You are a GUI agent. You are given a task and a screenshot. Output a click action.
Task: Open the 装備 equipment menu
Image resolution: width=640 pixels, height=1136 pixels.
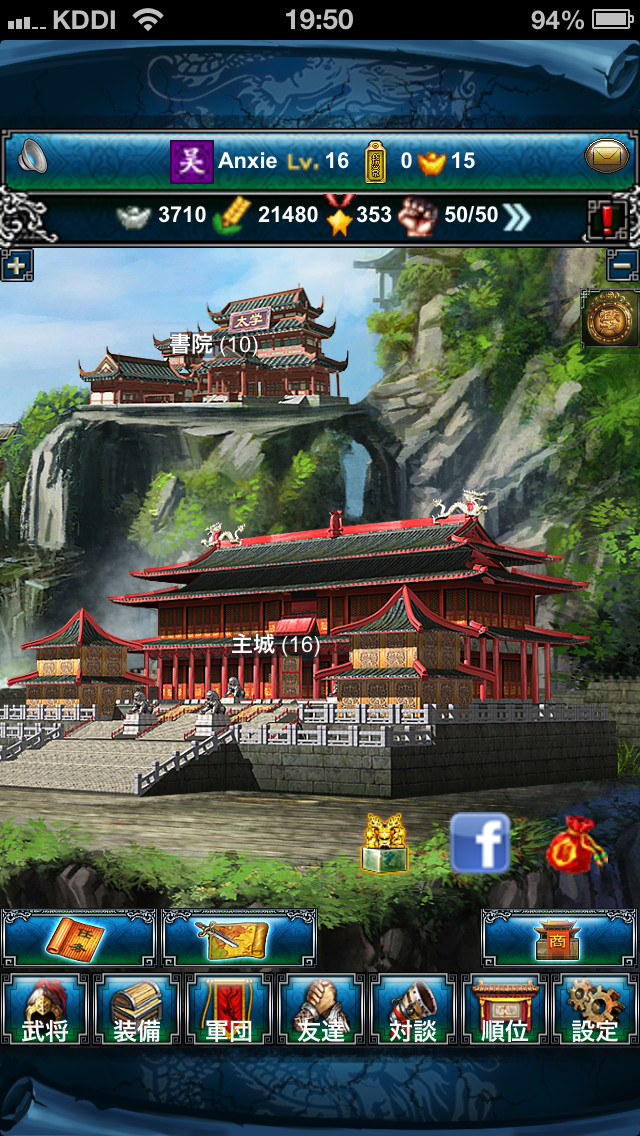[x=137, y=1010]
